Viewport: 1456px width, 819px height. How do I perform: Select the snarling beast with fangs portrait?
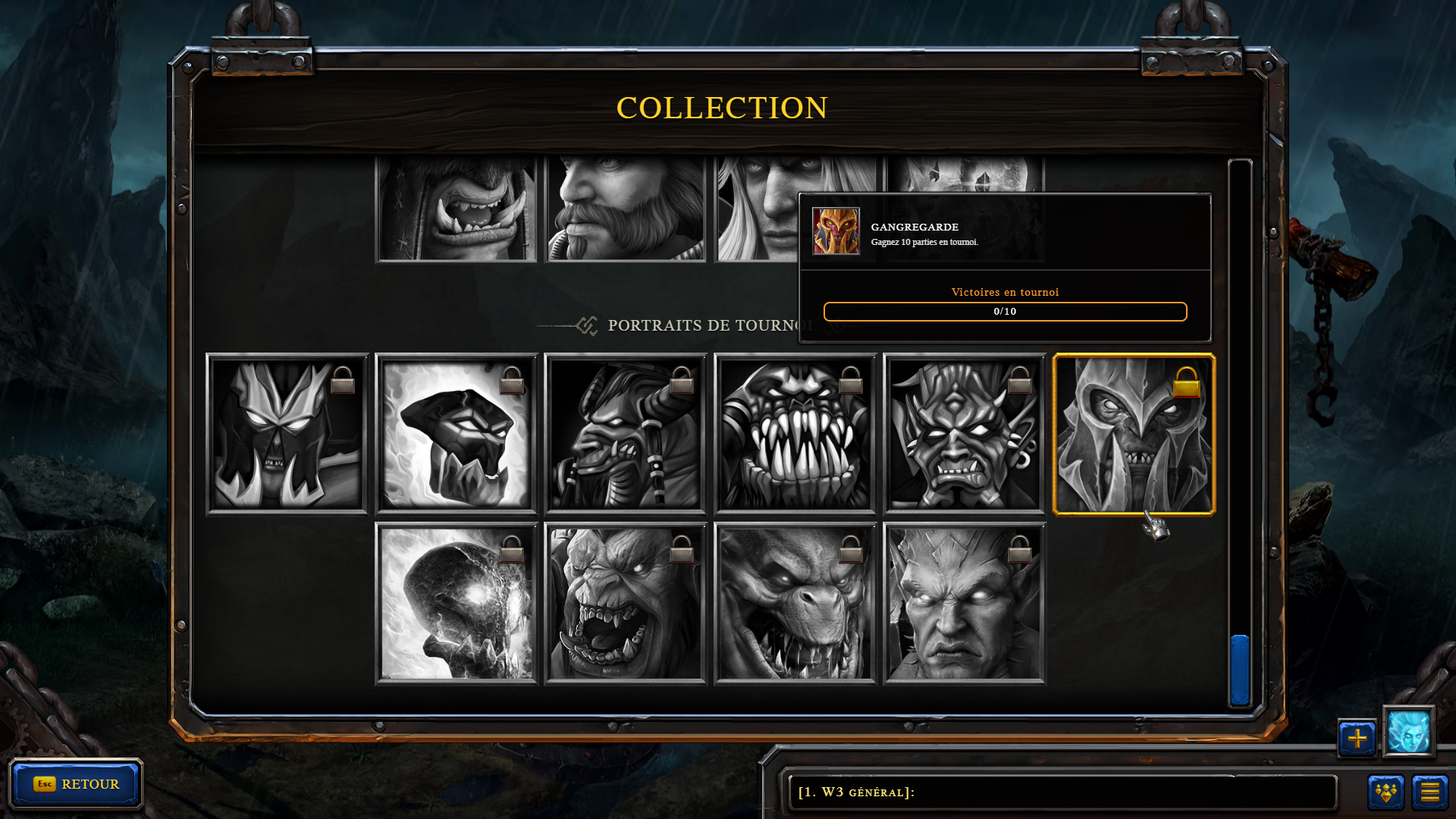tap(795, 604)
